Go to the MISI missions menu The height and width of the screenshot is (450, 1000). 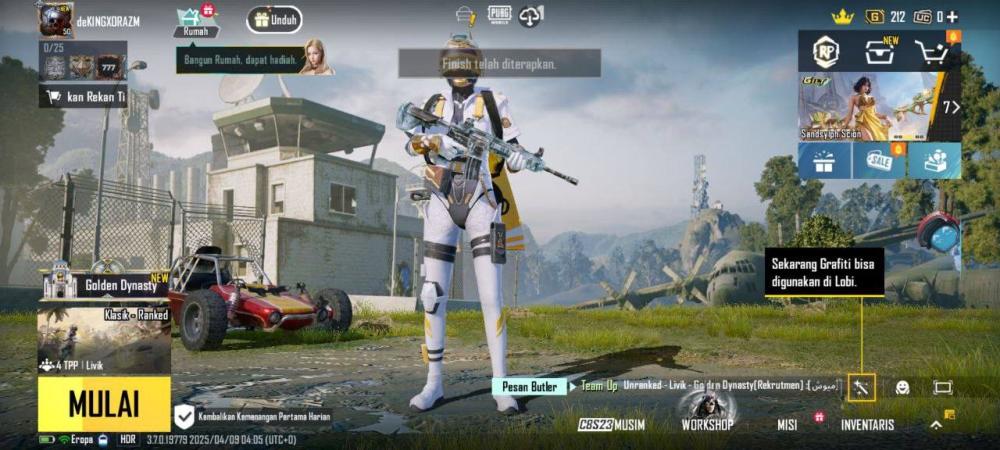[x=787, y=424]
